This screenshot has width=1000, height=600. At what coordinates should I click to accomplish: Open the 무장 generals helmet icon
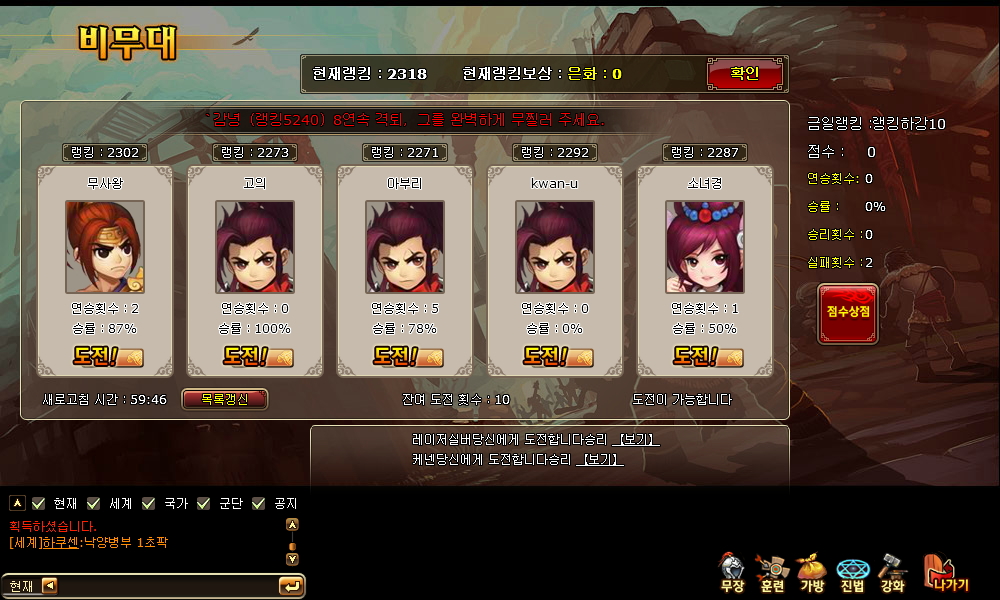point(732,571)
